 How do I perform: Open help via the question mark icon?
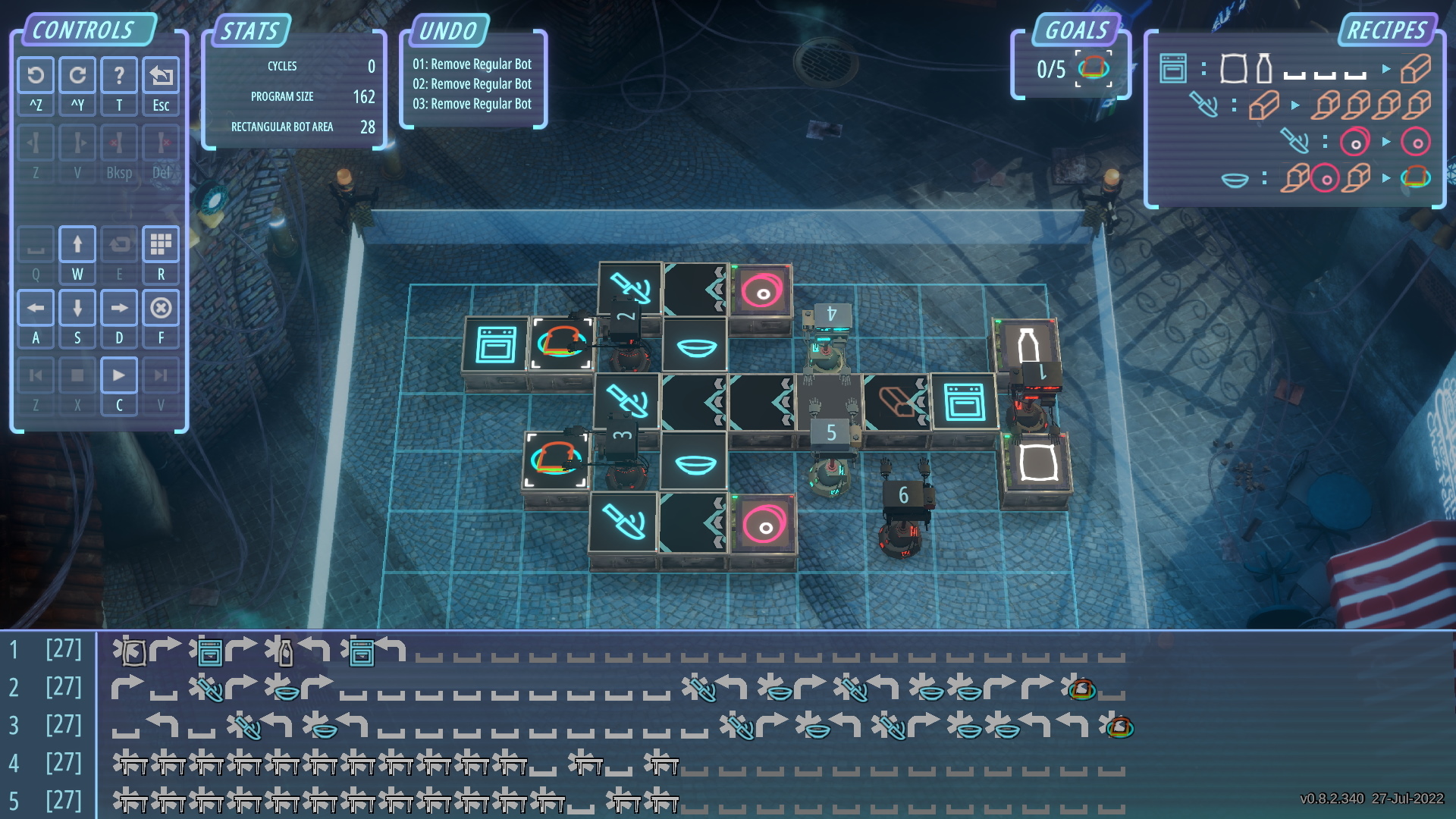point(119,75)
